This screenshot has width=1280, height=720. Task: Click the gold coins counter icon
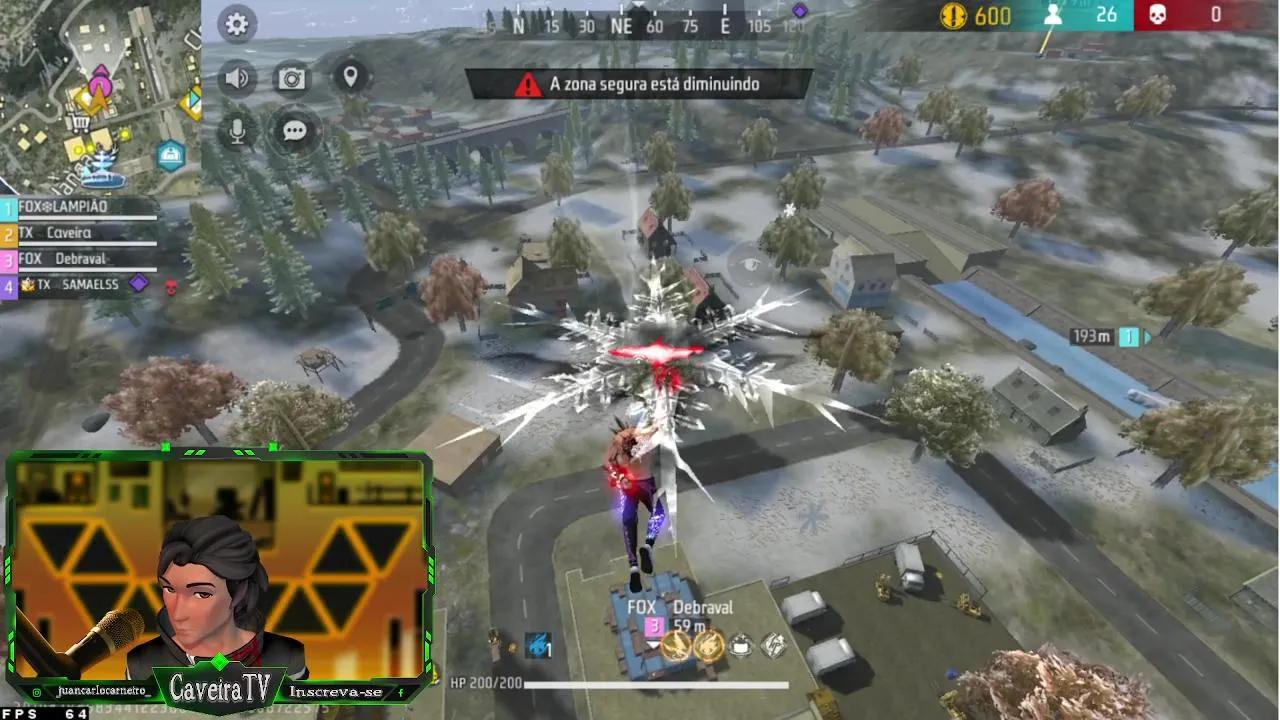tap(951, 16)
